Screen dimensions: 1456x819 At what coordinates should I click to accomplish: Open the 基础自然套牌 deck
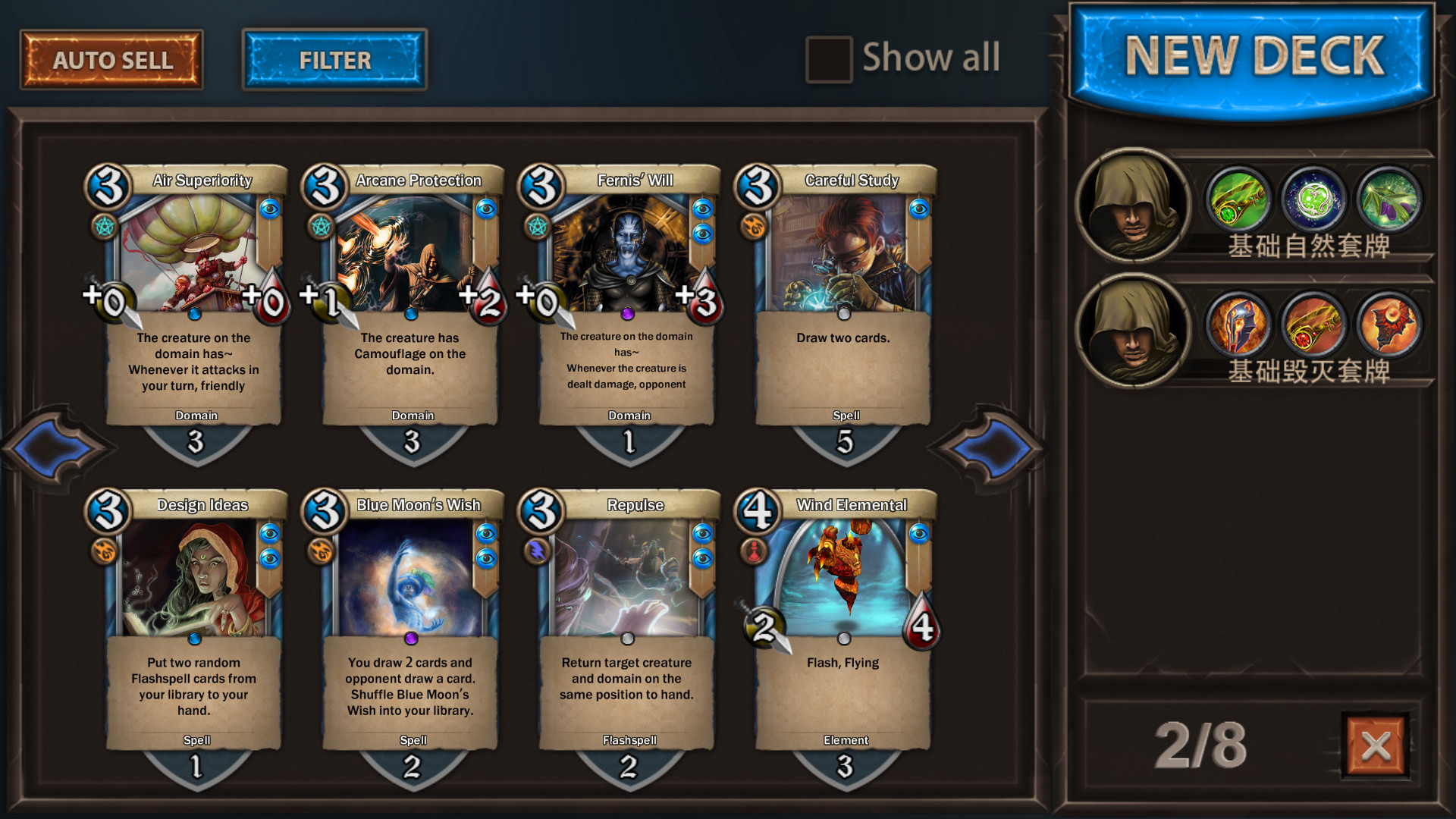(1253, 206)
